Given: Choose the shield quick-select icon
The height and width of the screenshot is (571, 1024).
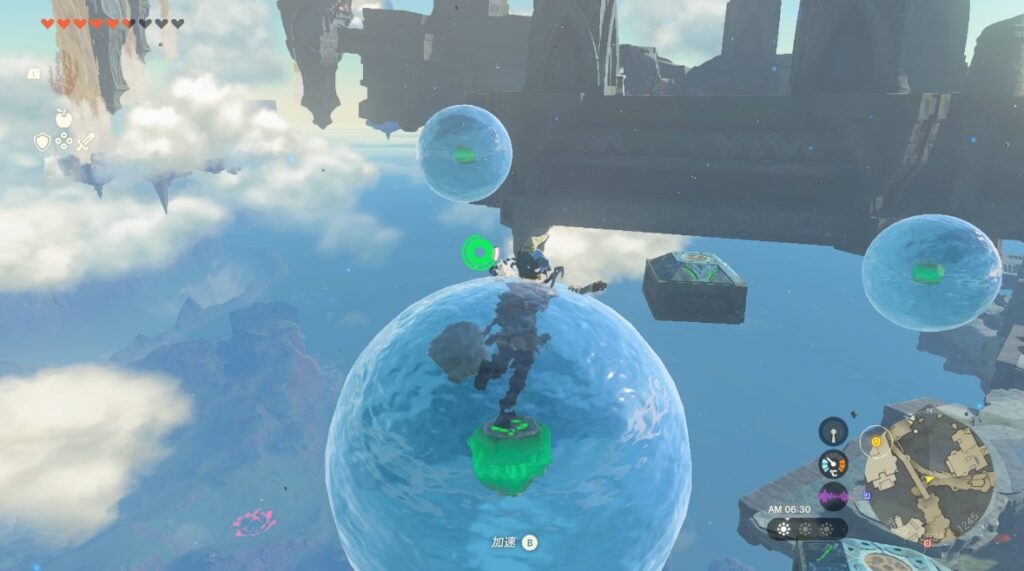Looking at the screenshot, I should (x=42, y=142).
